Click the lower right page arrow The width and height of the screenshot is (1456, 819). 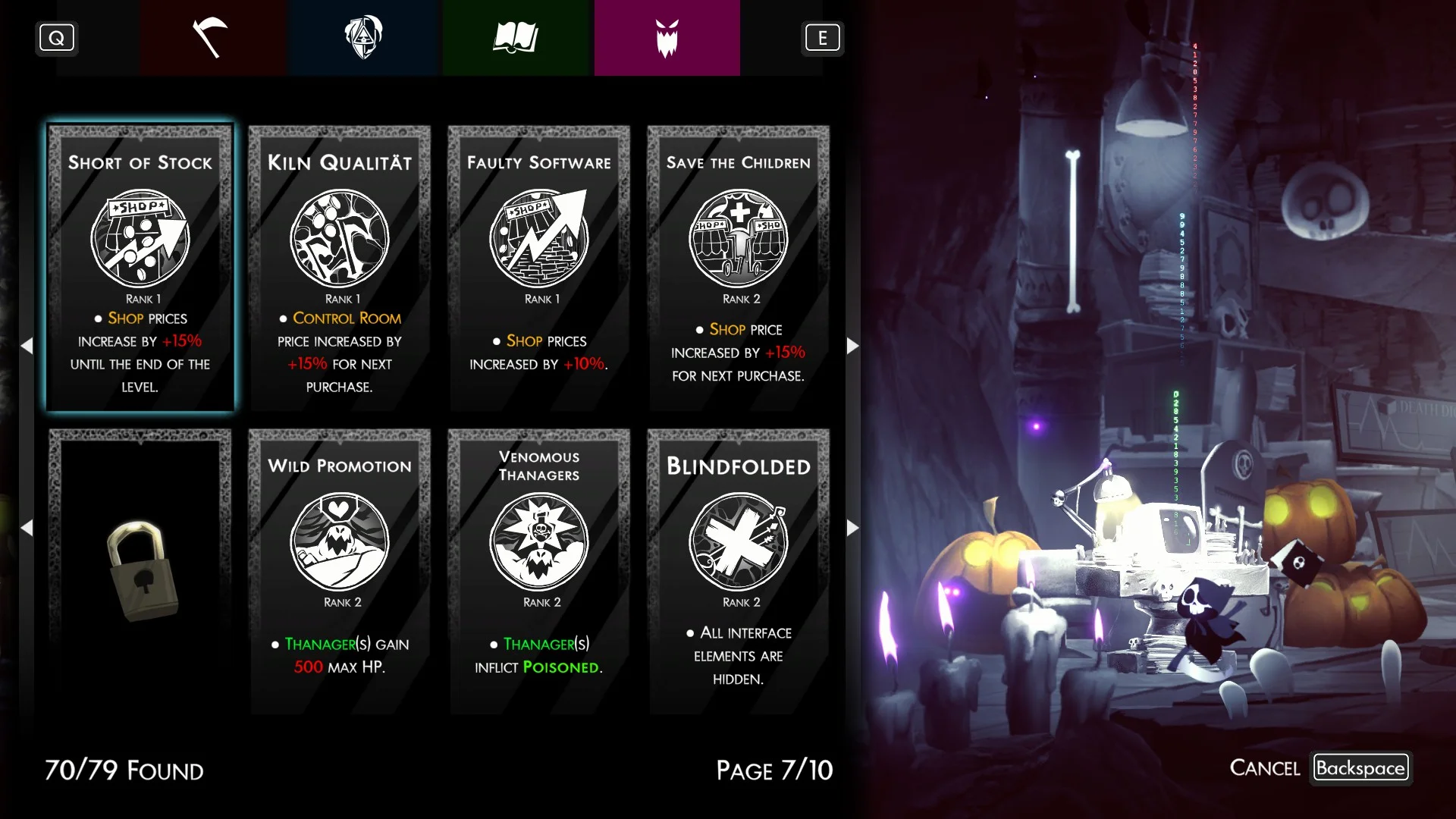click(x=853, y=528)
